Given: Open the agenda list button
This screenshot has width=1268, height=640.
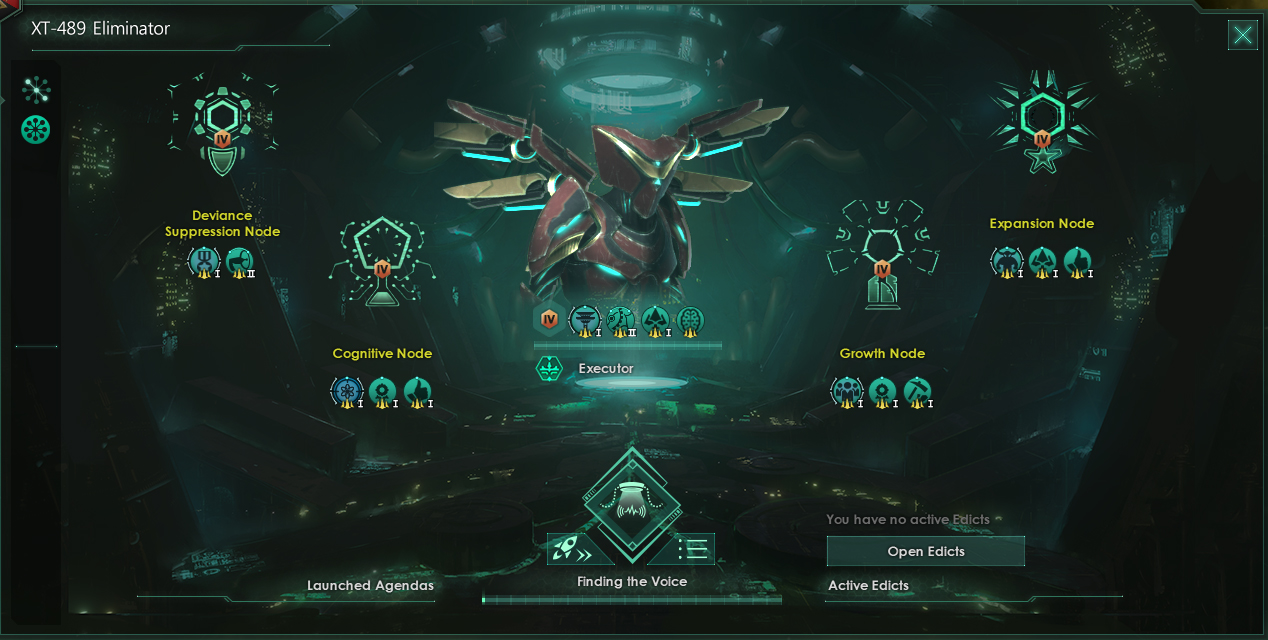Looking at the screenshot, I should click(x=691, y=549).
